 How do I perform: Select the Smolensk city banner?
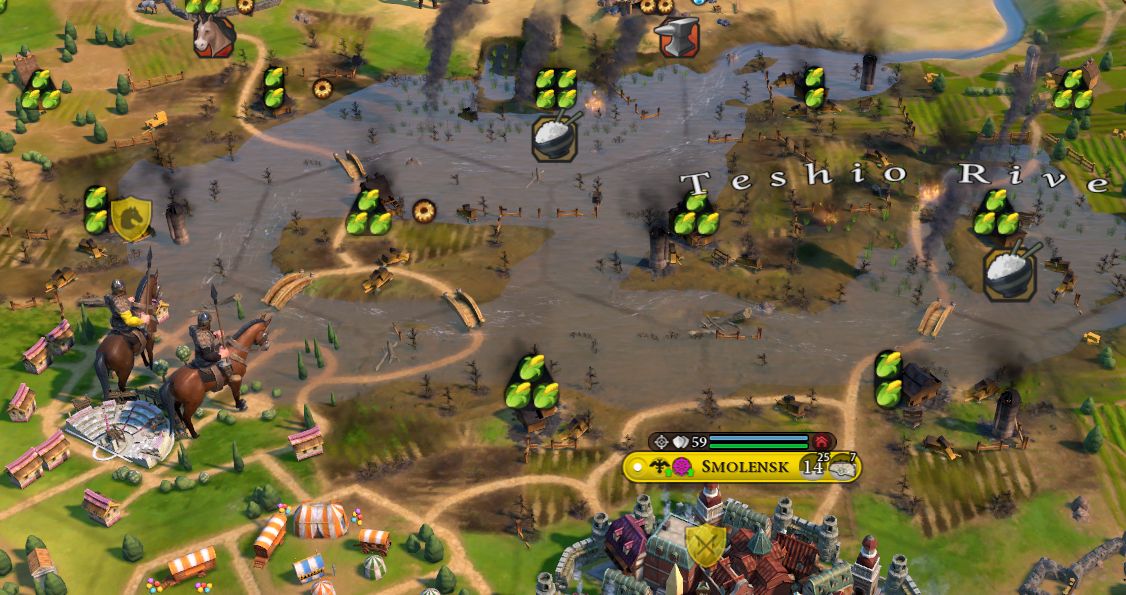point(740,467)
